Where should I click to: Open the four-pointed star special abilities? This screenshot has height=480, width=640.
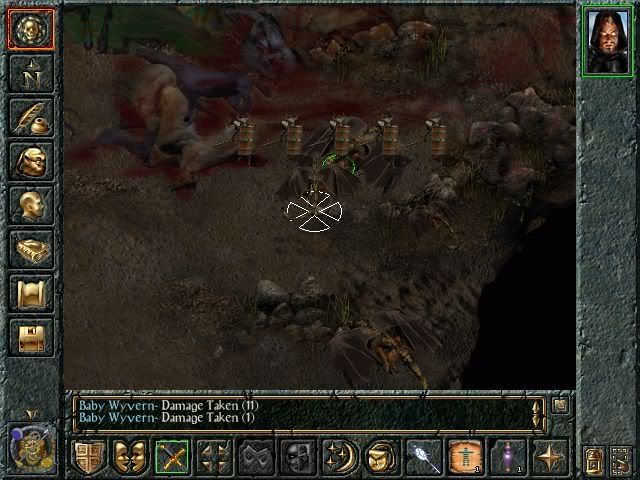[549, 457]
